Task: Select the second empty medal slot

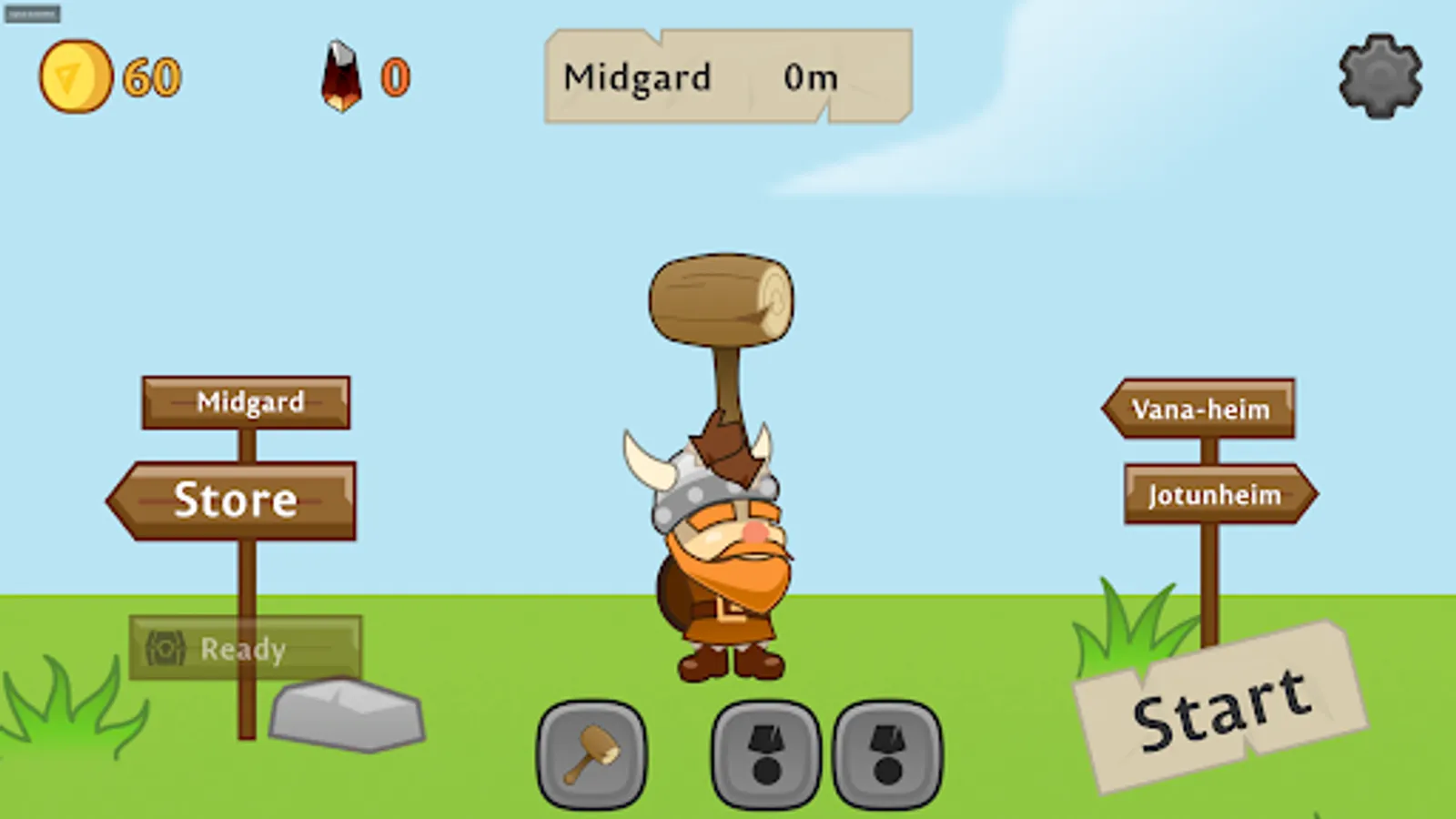Action: pyautogui.click(x=885, y=755)
